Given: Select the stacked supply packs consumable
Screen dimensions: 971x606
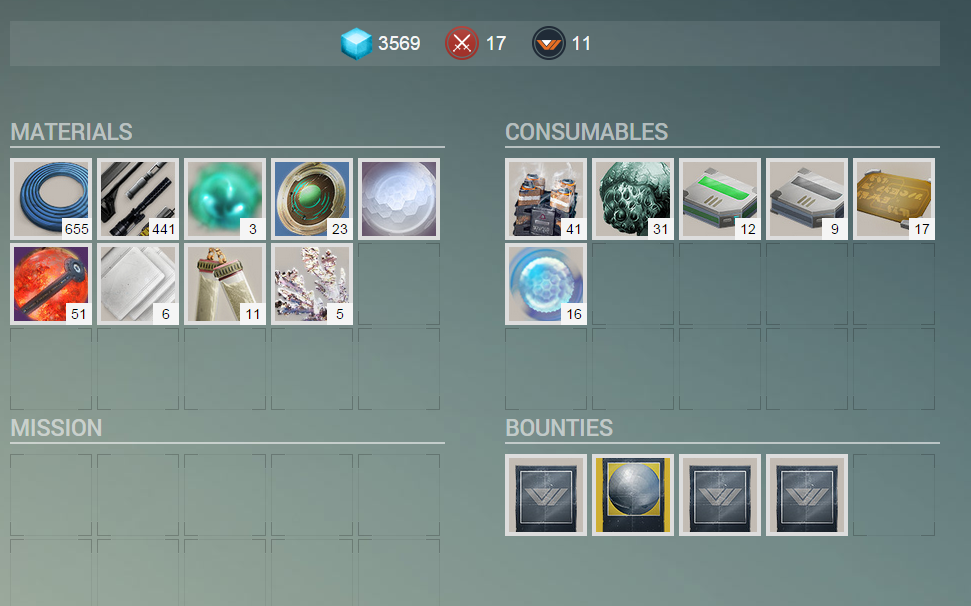Looking at the screenshot, I should tap(546, 198).
